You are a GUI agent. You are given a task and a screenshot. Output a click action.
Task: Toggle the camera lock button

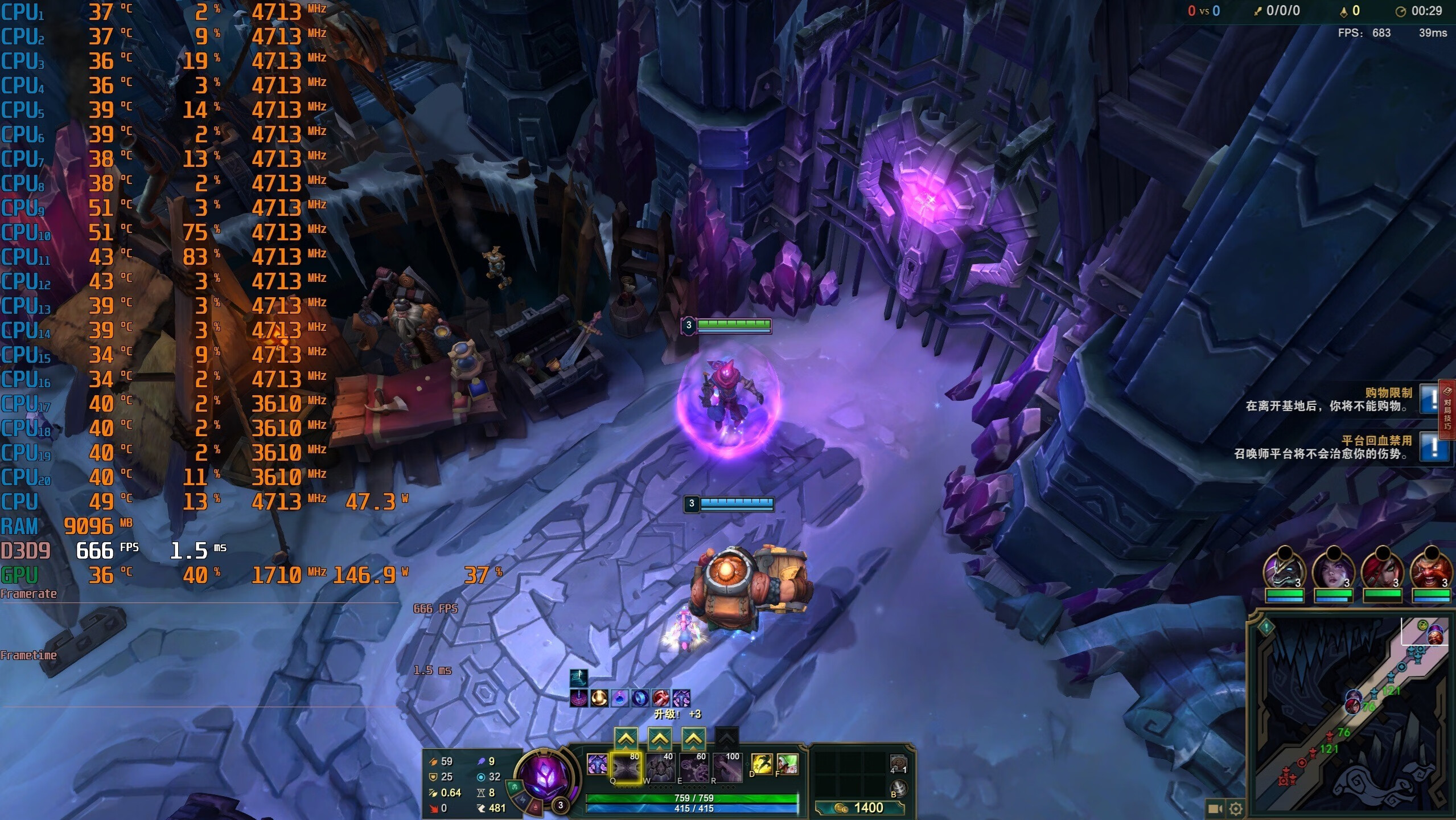[1215, 808]
